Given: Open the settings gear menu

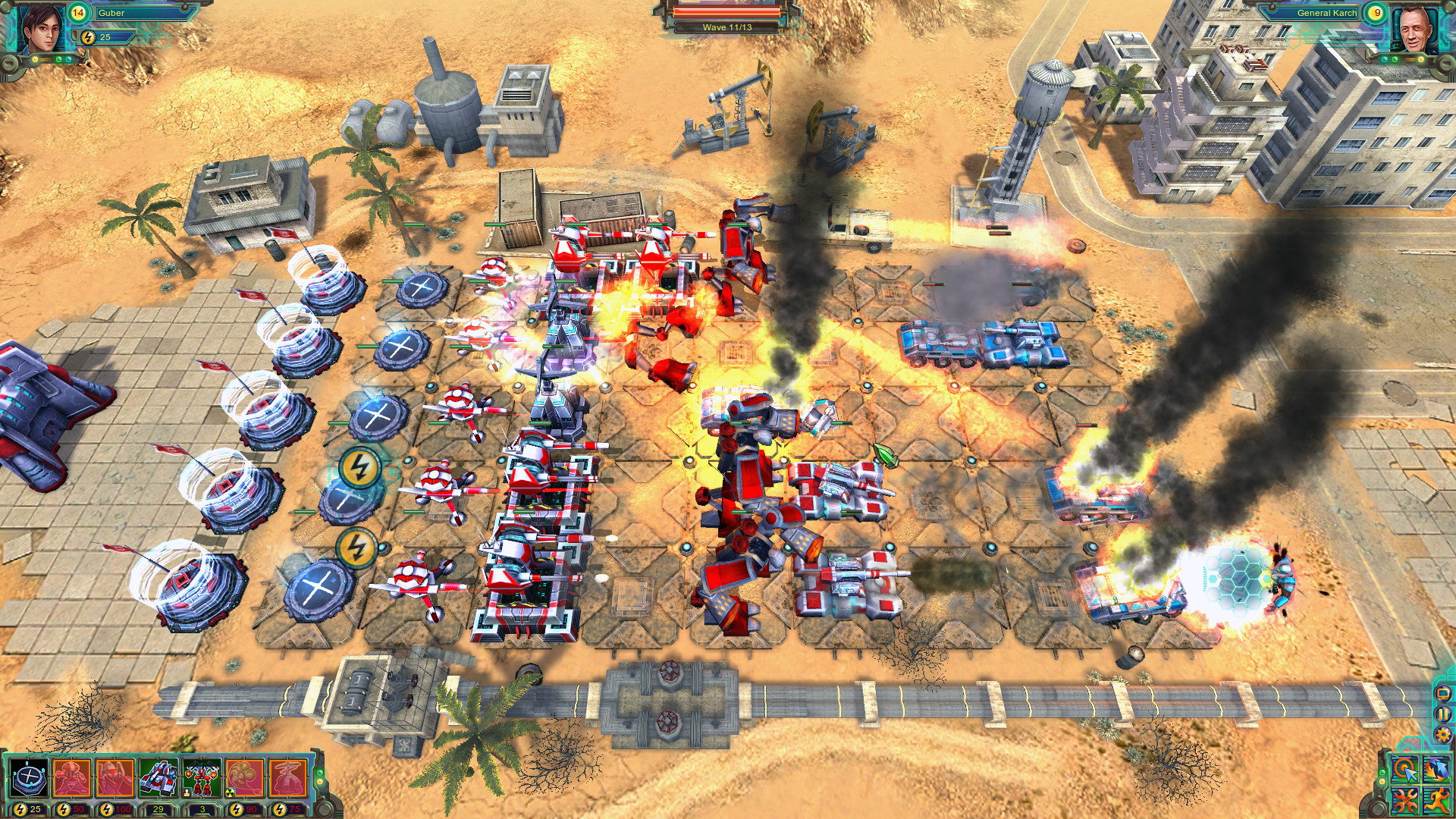Looking at the screenshot, I should pos(1442,734).
